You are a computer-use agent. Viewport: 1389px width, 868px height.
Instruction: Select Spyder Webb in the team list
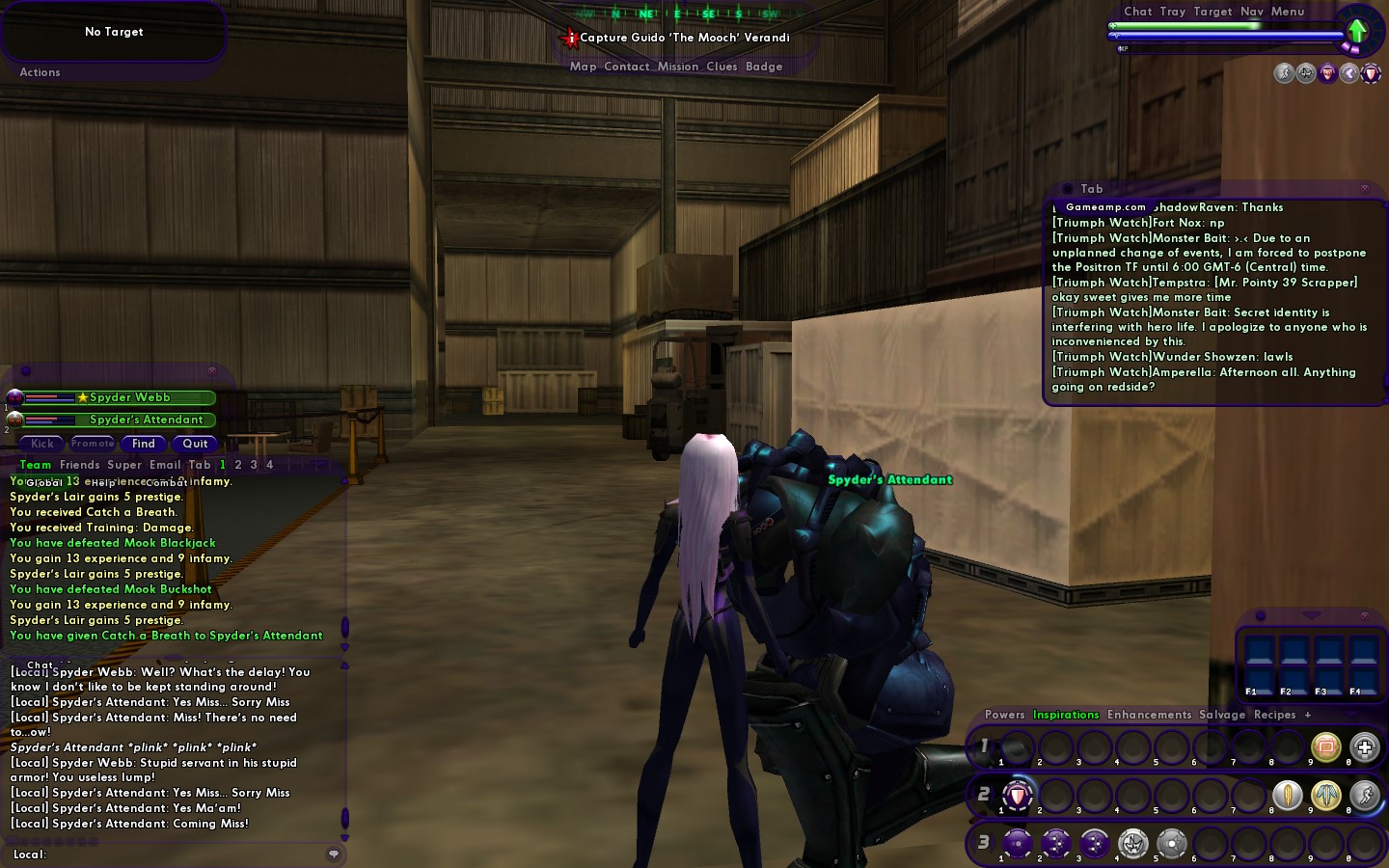tap(129, 397)
